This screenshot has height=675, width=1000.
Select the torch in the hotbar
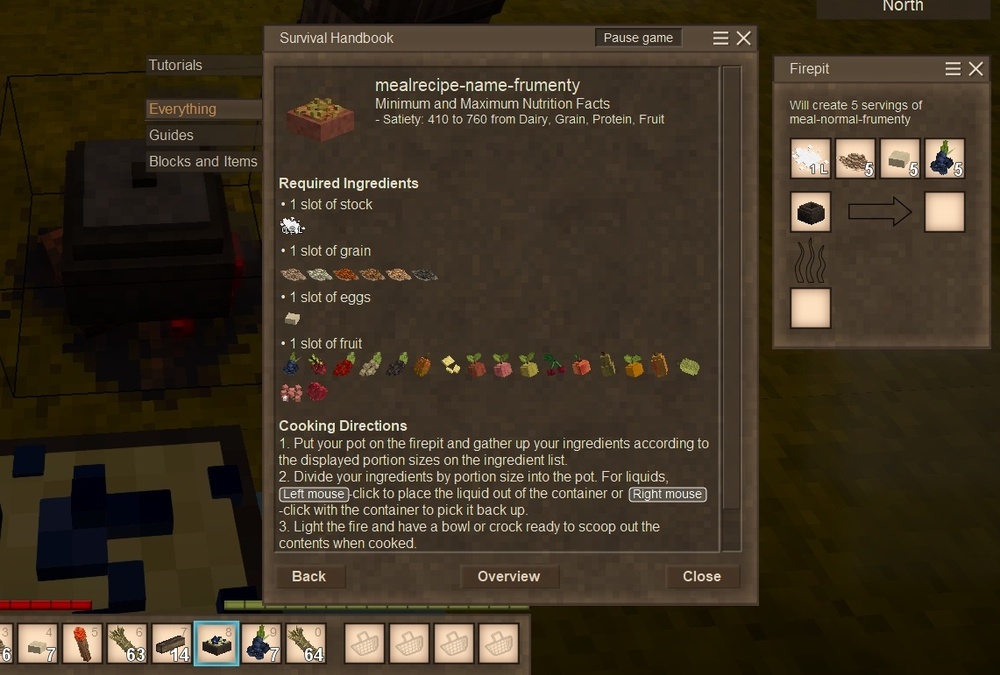tap(83, 643)
